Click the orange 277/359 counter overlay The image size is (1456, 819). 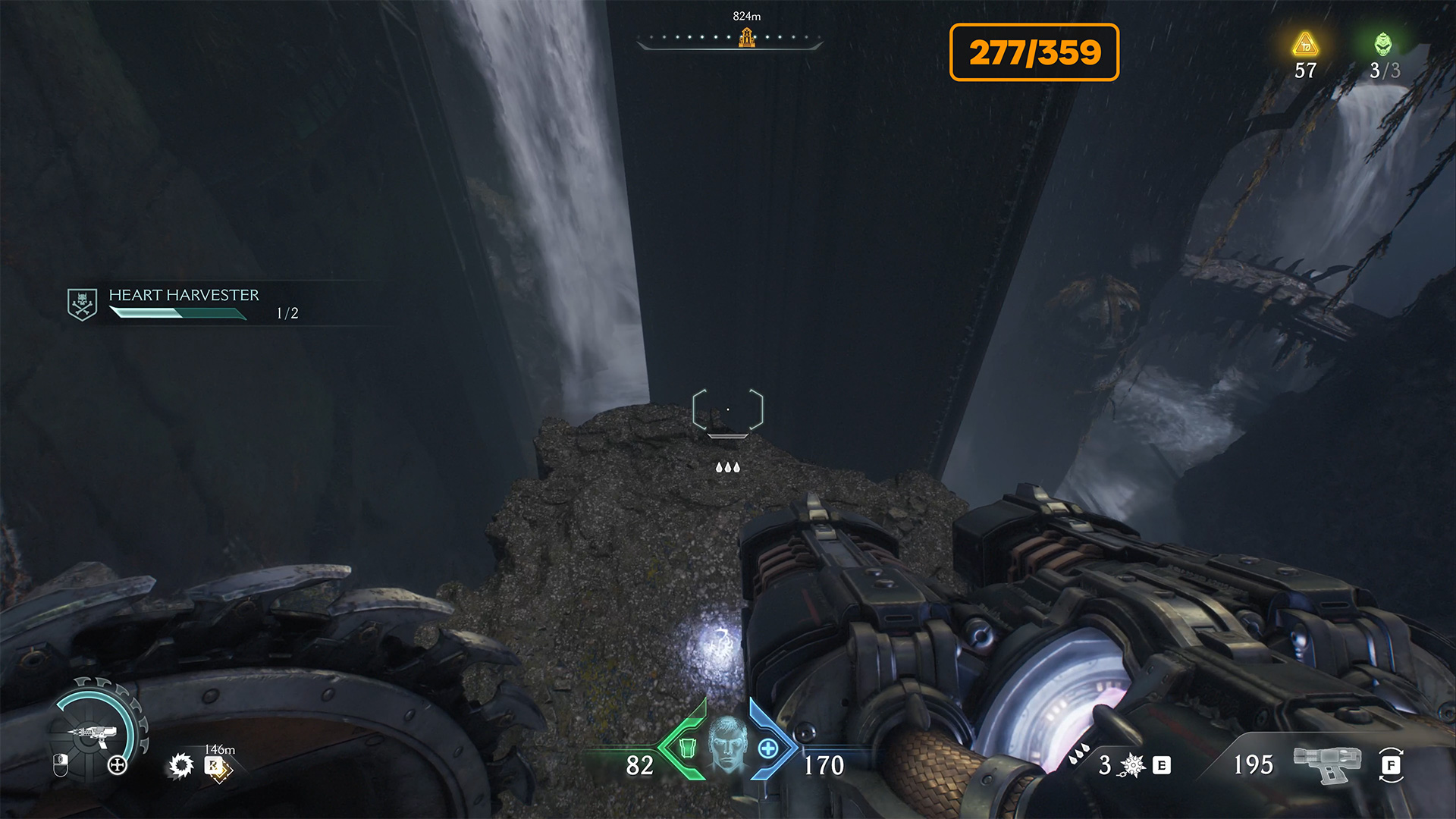coord(1034,52)
